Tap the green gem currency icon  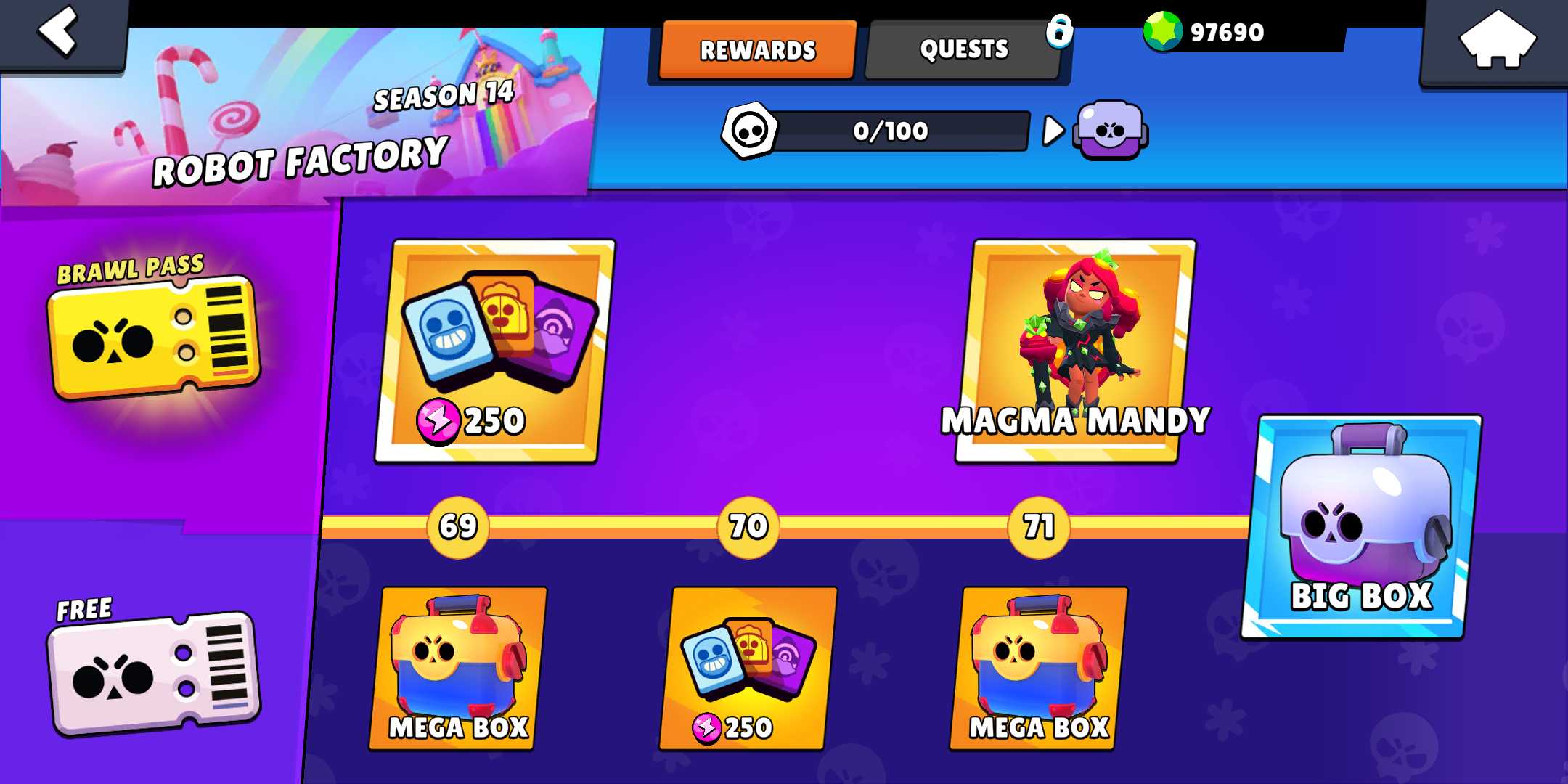[1163, 32]
